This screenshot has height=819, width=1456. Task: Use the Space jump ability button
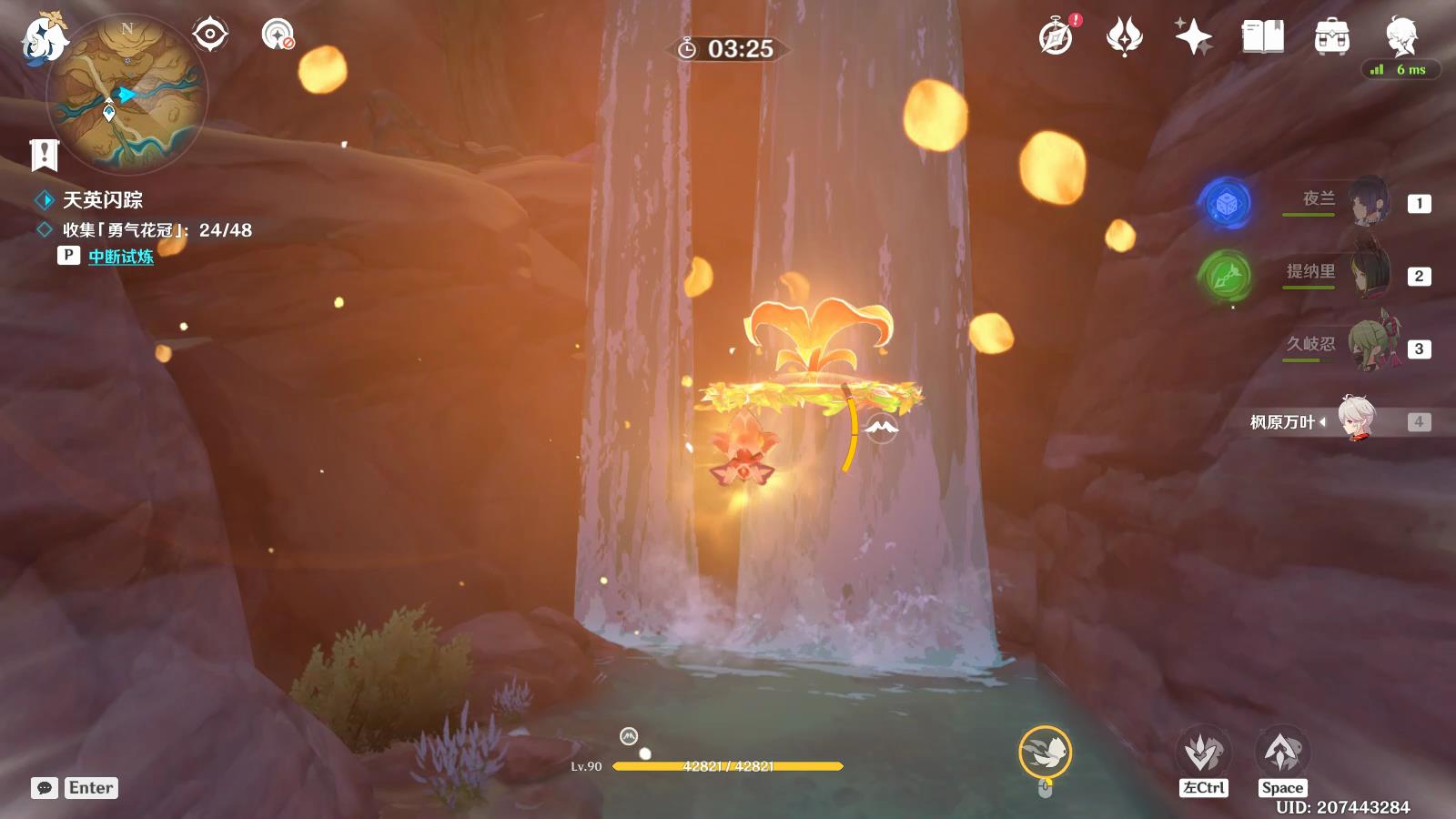coord(1282,754)
